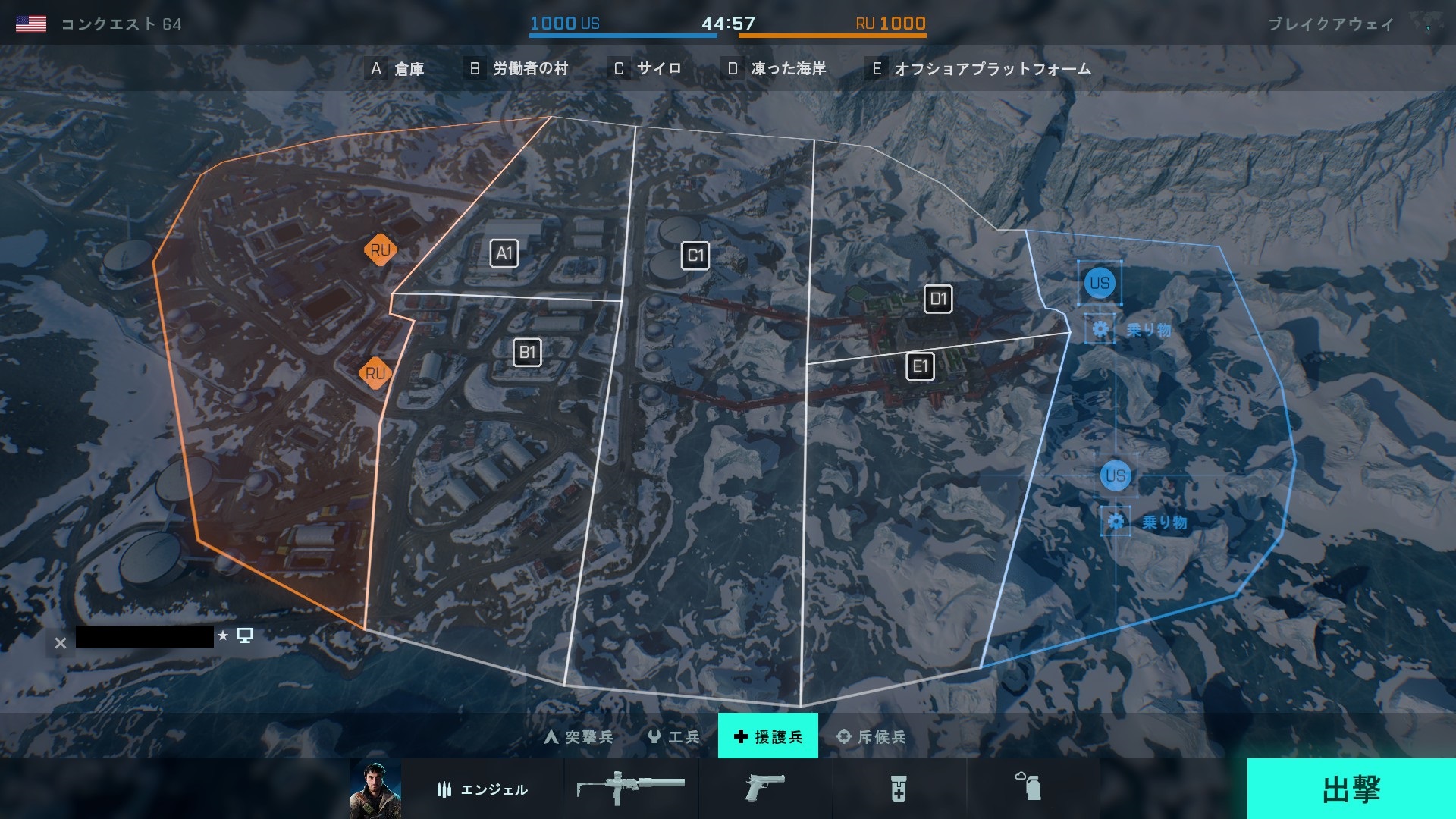Deploy with the 出撃 button
This screenshot has width=1456, height=819.
1351,789
